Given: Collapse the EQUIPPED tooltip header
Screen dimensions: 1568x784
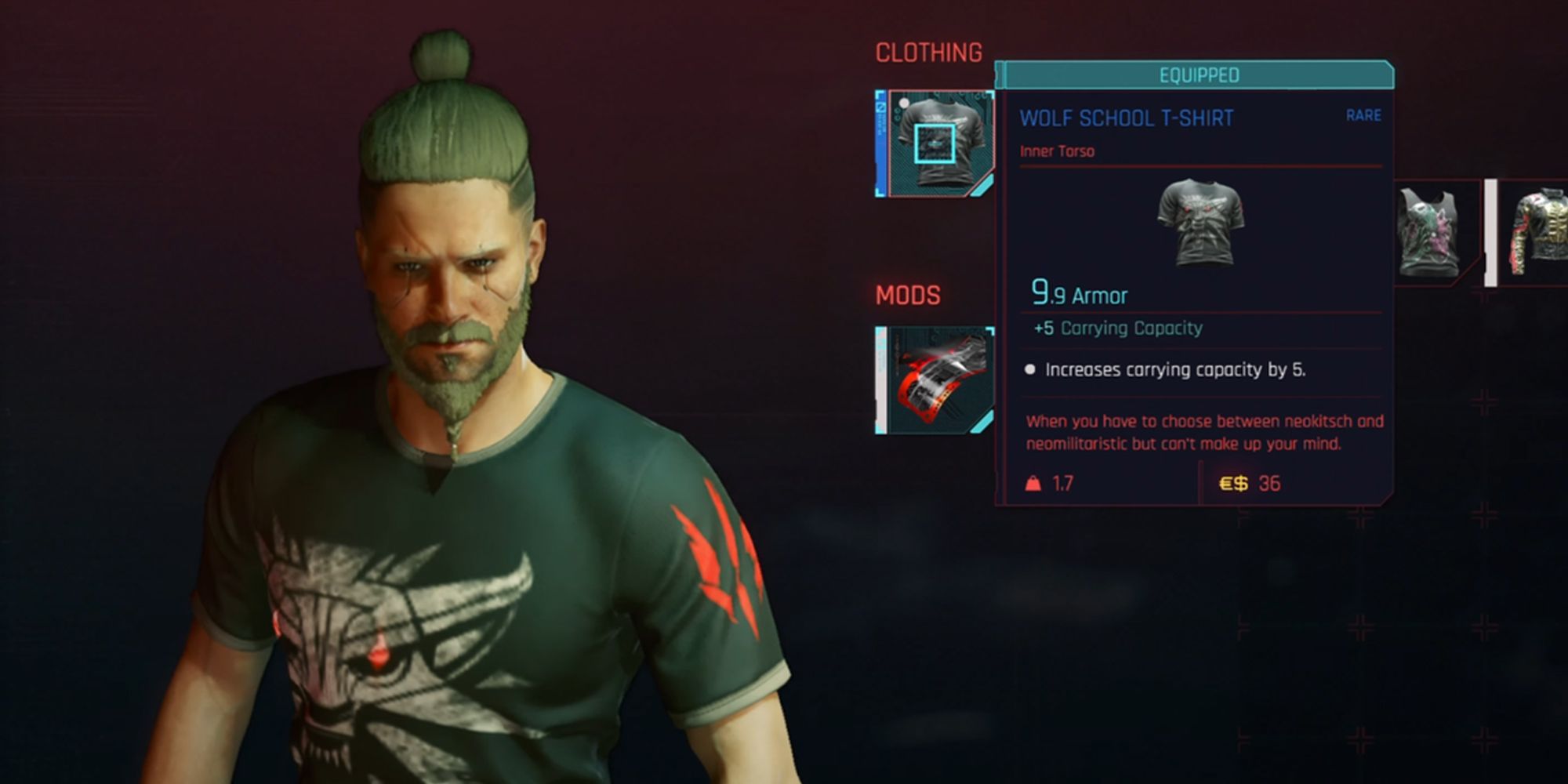Looking at the screenshot, I should click(x=1198, y=76).
